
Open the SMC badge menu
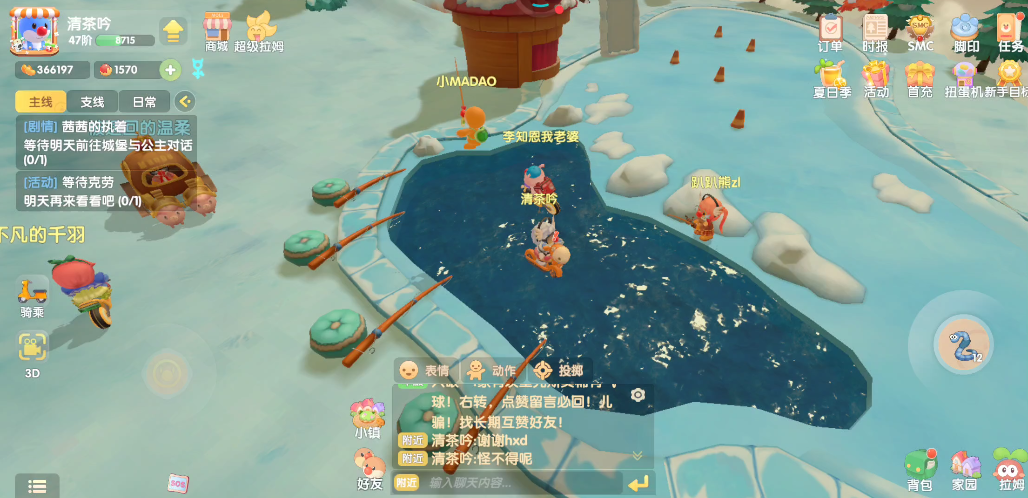click(920, 30)
